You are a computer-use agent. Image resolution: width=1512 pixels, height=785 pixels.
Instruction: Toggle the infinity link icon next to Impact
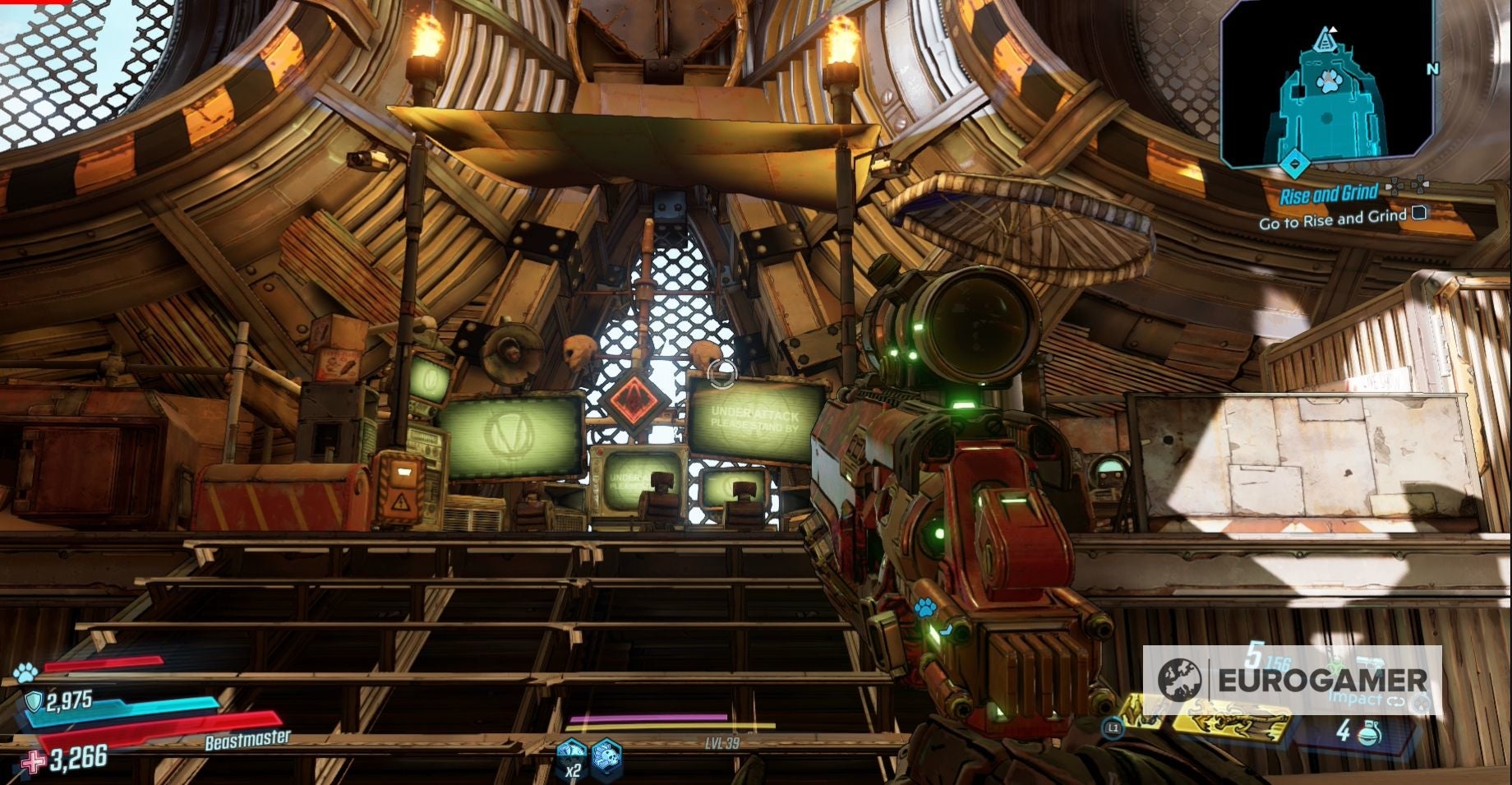coord(1395,700)
